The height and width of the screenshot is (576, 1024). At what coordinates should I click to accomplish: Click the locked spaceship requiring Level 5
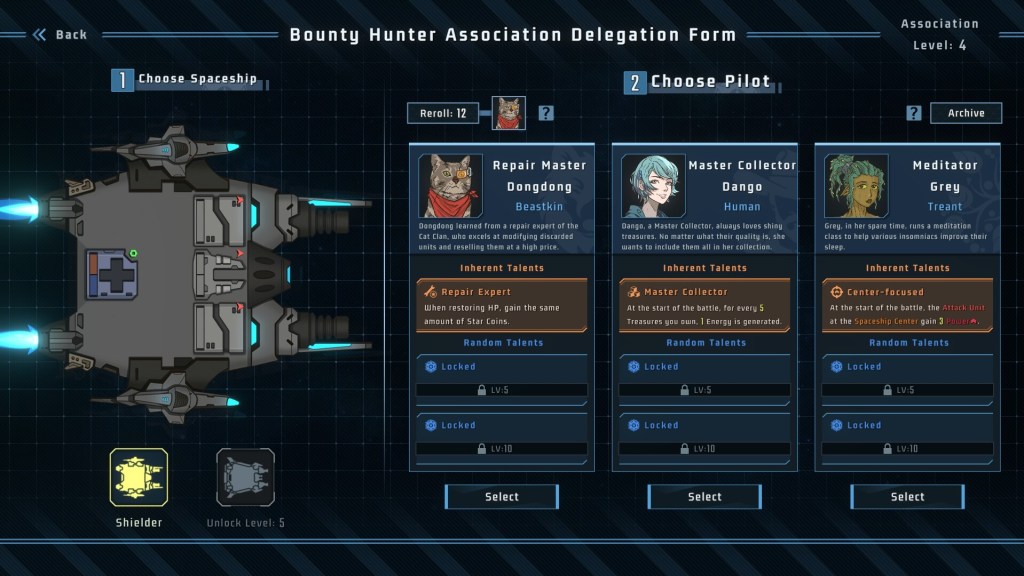pyautogui.click(x=245, y=477)
